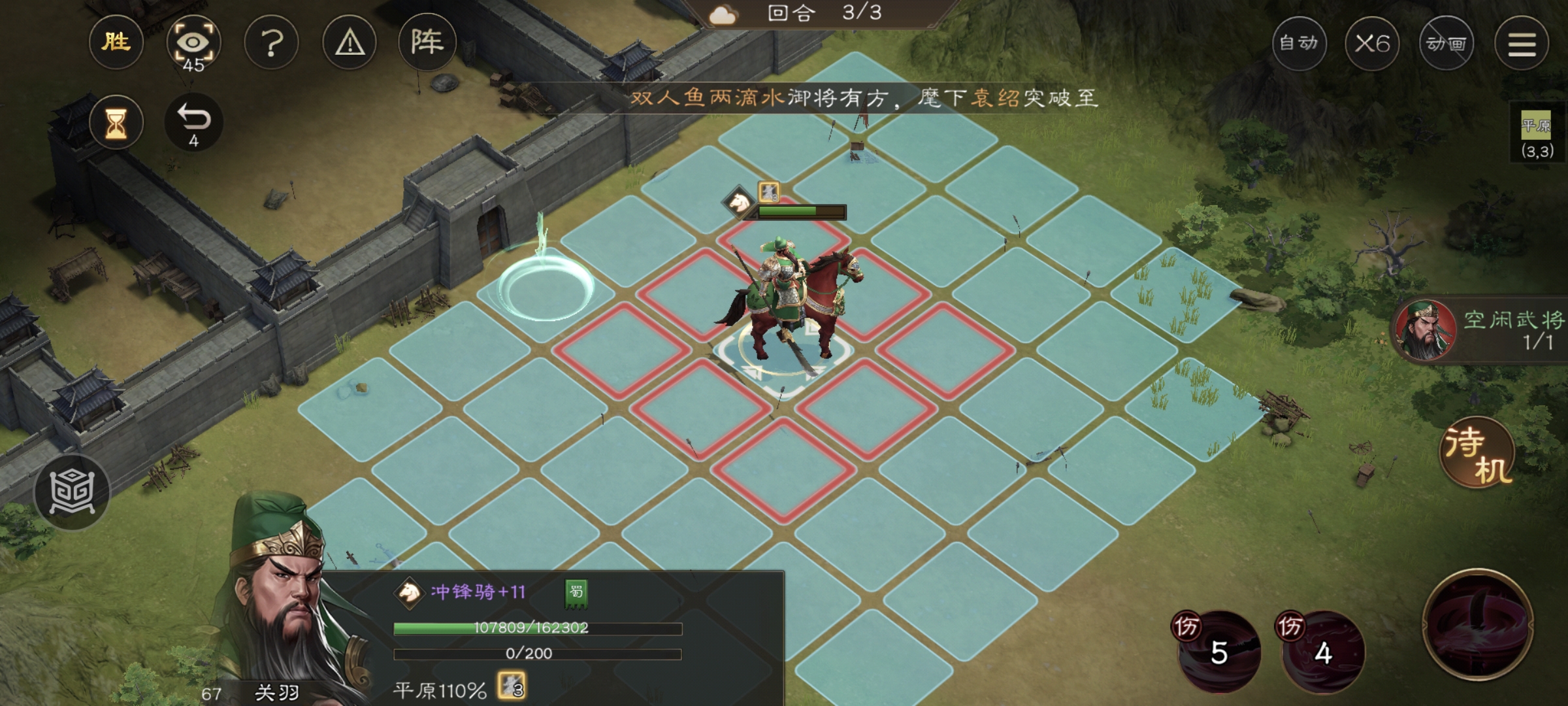
Task: Open the 阵 formation panel
Action: point(427,43)
